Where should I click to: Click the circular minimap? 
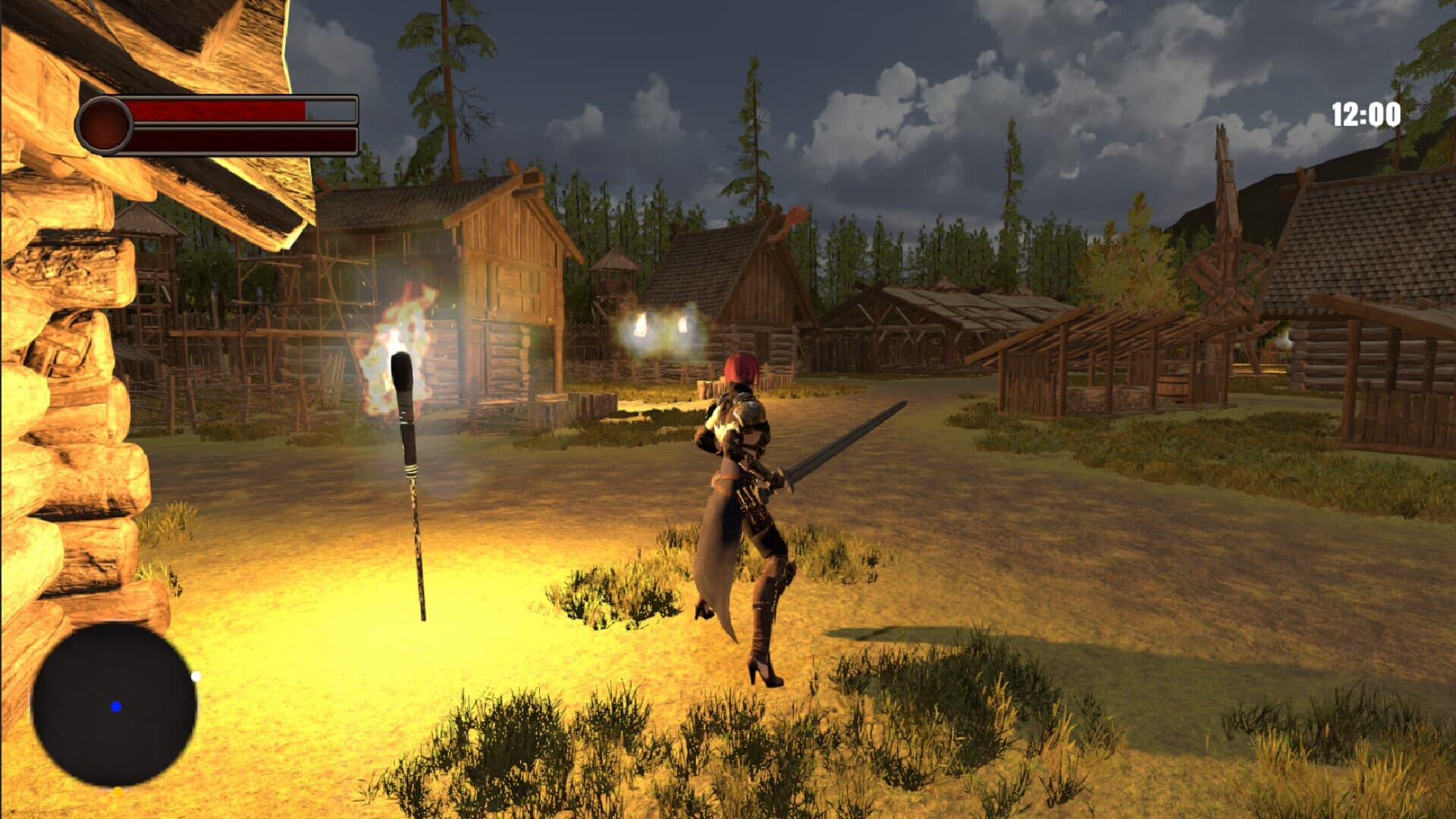tap(114, 704)
